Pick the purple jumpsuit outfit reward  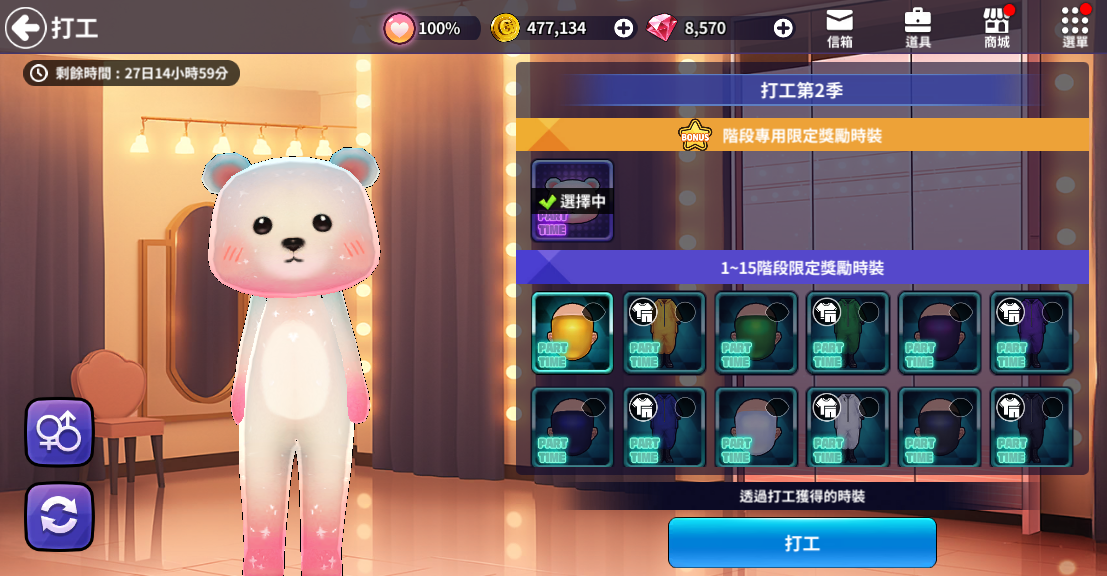point(1031,332)
